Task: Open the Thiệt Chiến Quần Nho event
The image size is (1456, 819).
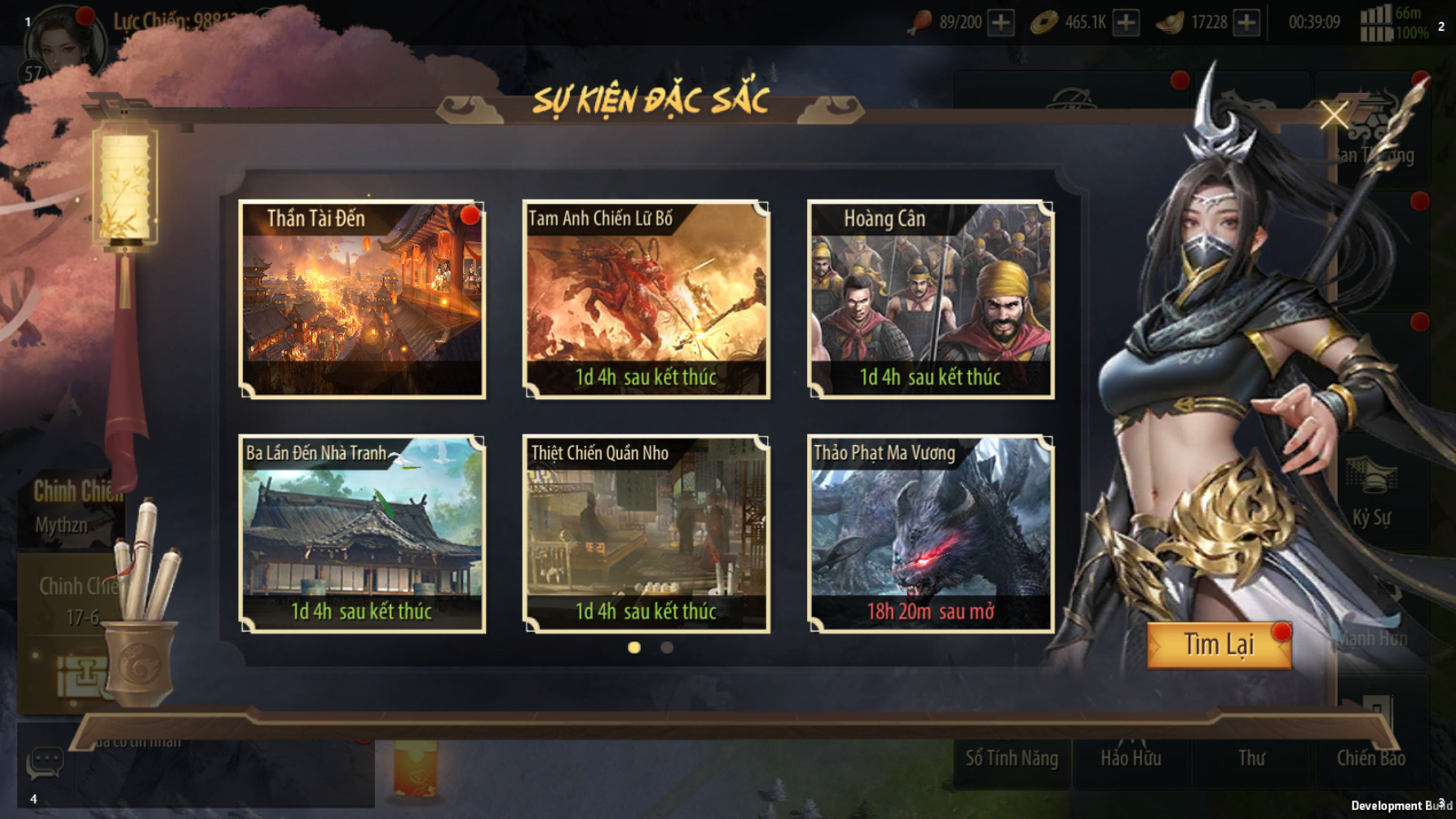Action: coord(646,534)
